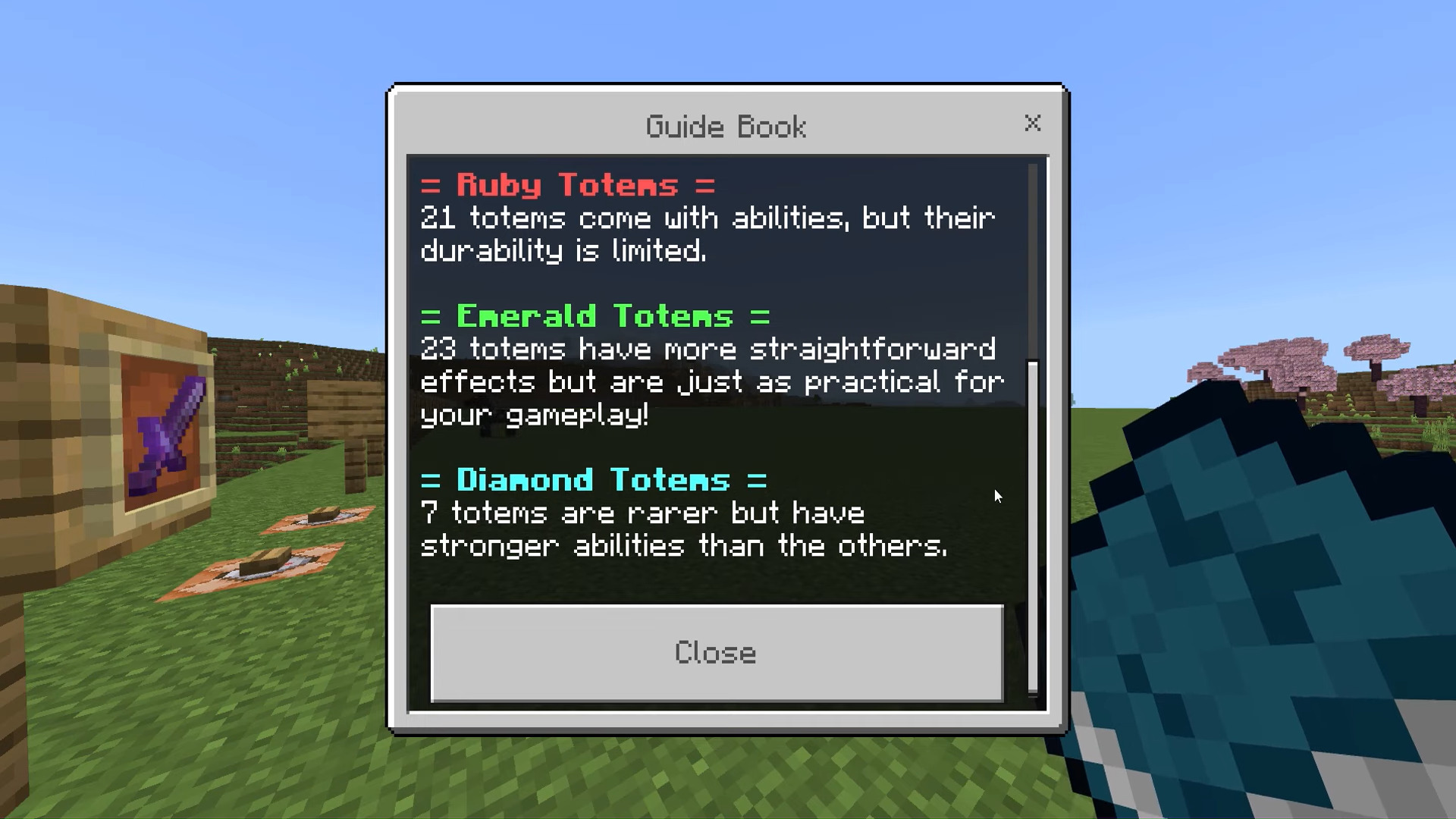Select the Ruby Totems heading
The height and width of the screenshot is (819, 1456).
(567, 184)
